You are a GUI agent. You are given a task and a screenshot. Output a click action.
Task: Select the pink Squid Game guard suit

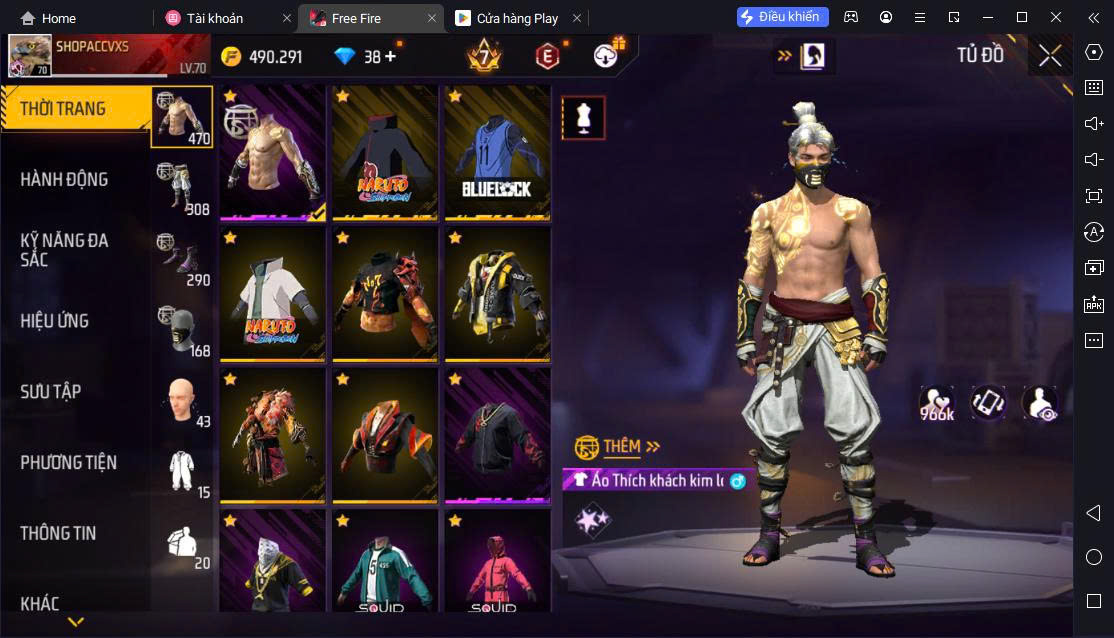pyautogui.click(x=497, y=563)
